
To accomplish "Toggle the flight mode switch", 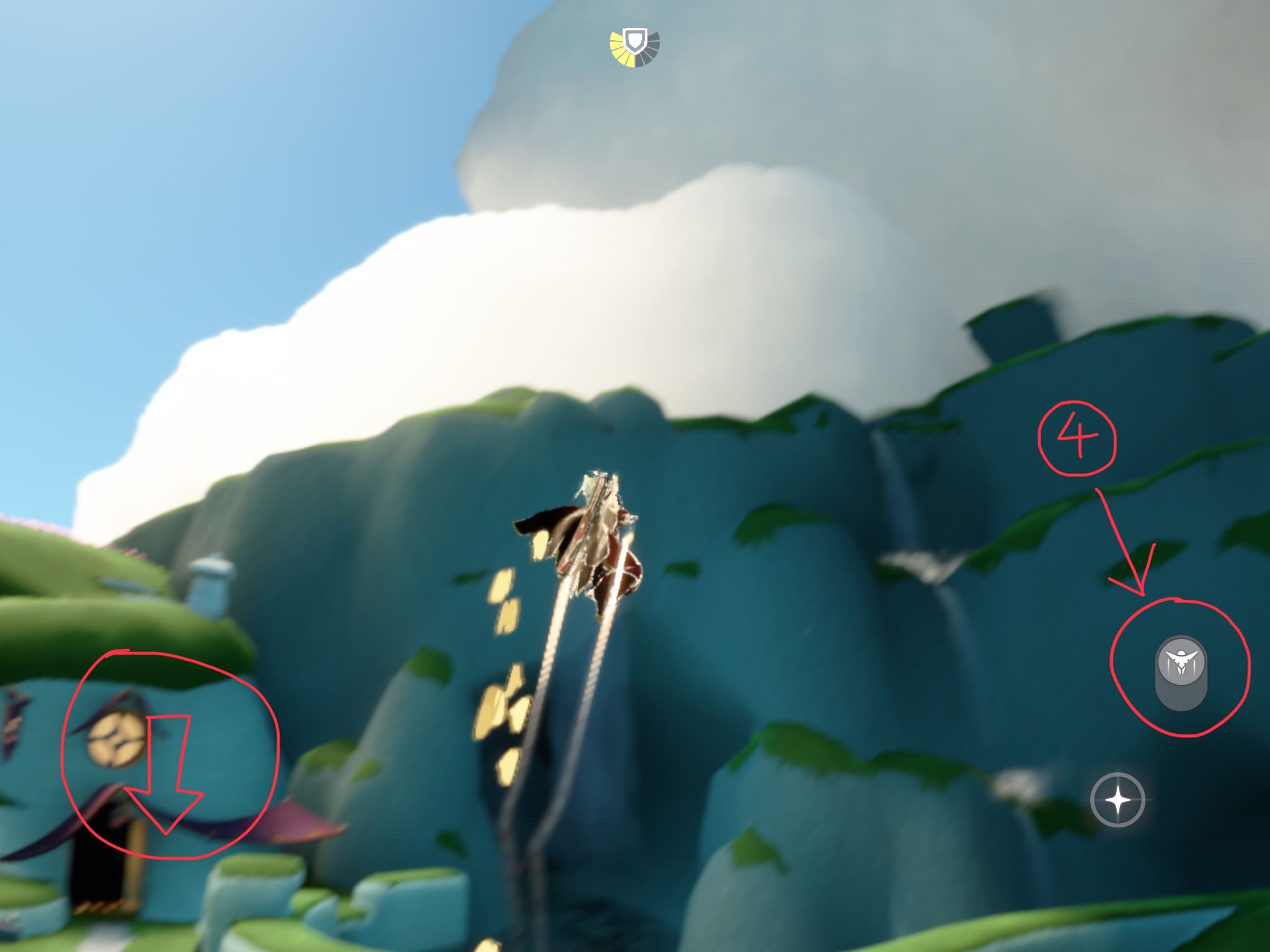I will point(1181,672).
